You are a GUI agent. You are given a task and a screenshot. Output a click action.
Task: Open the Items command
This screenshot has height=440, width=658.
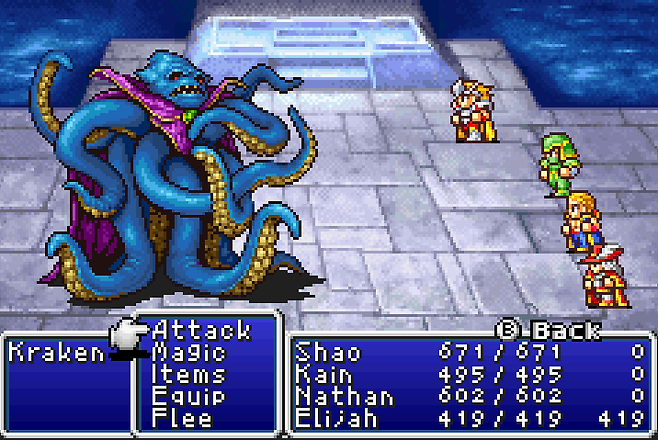(x=187, y=374)
